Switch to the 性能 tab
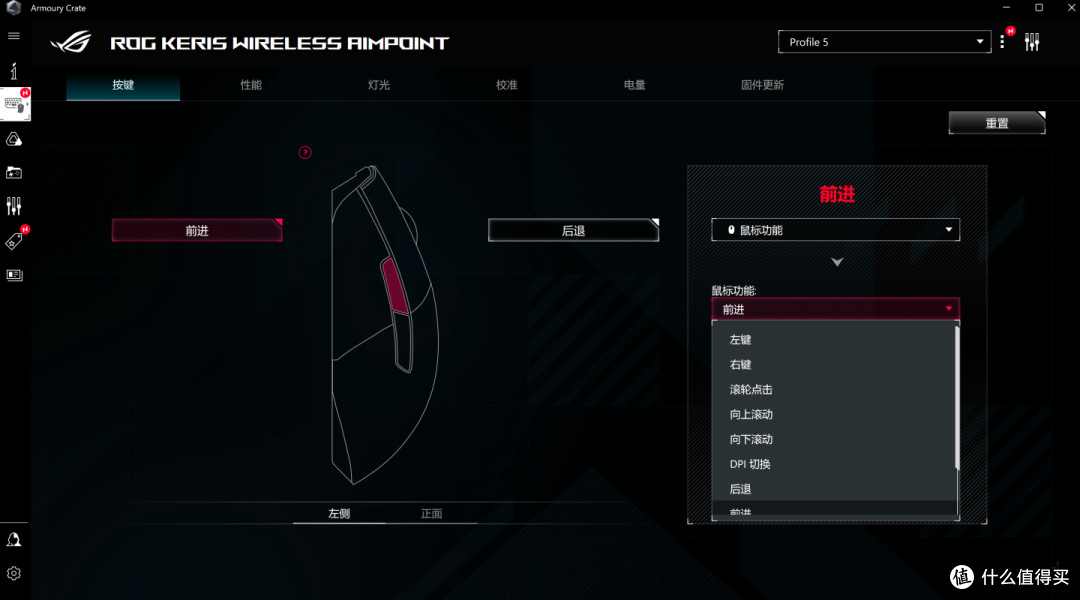The height and width of the screenshot is (600, 1080). tap(251, 85)
